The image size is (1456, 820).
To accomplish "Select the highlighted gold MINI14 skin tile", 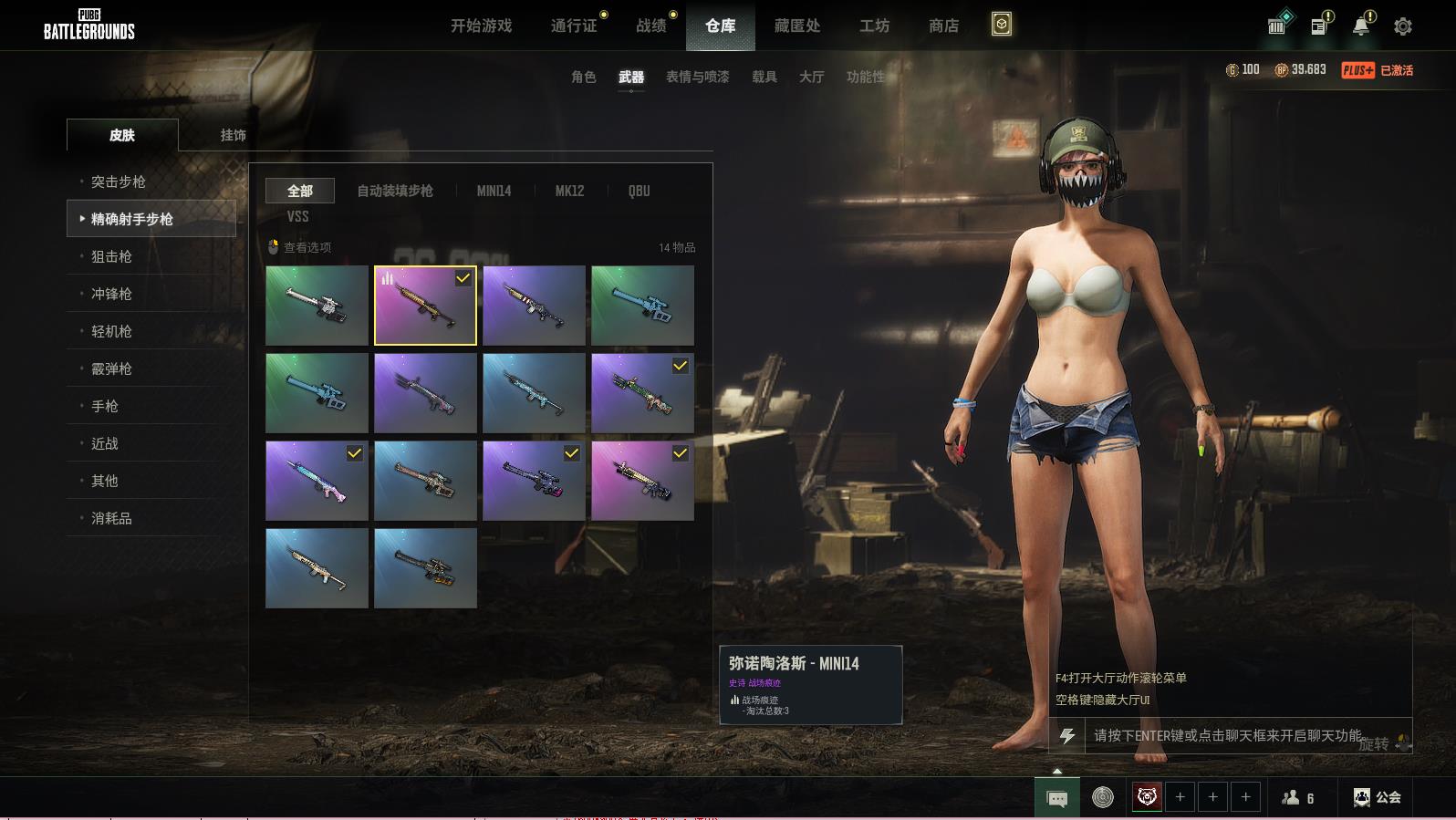I will tap(425, 306).
